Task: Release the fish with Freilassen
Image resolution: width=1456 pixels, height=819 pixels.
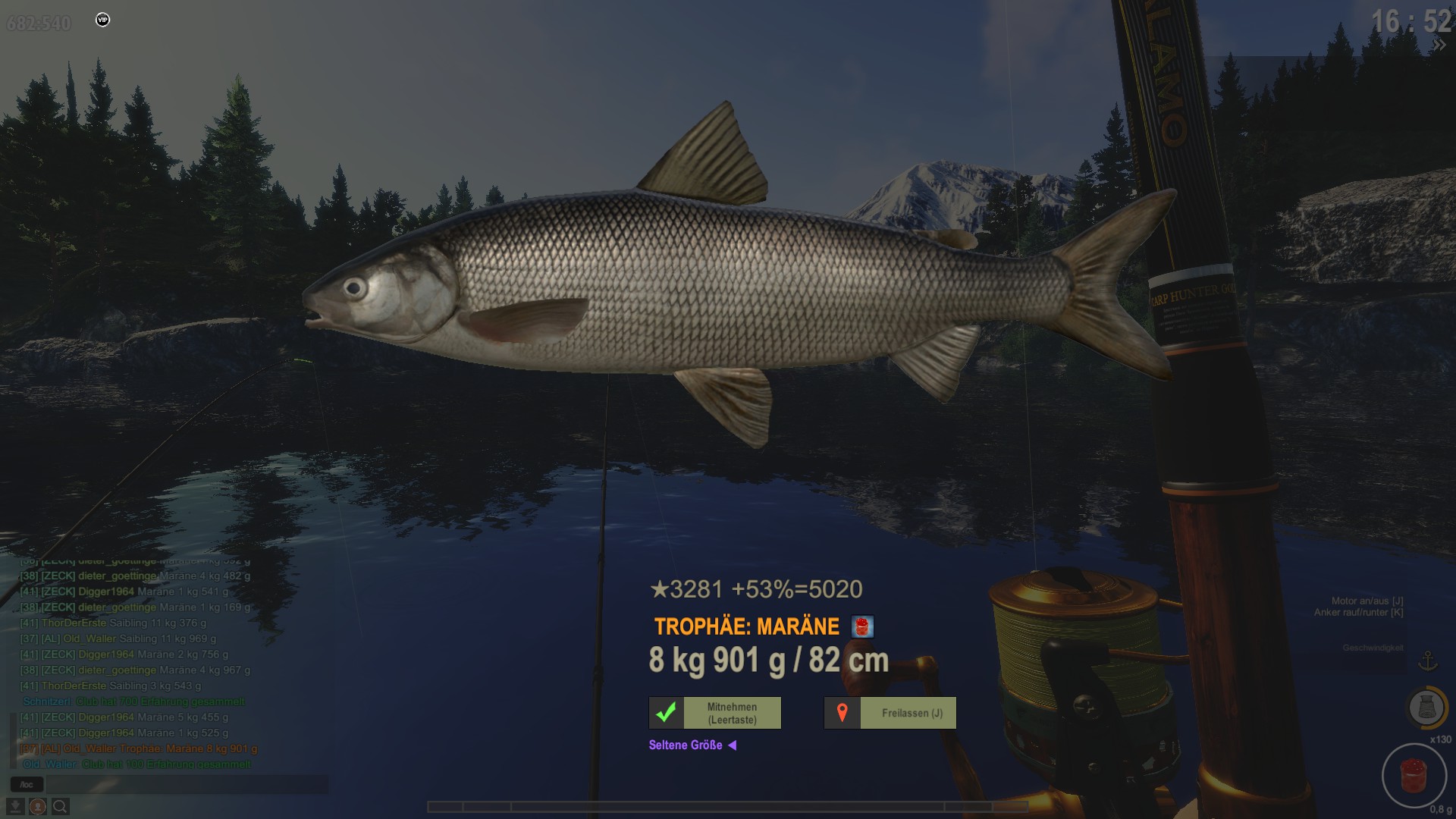Action: pos(890,713)
